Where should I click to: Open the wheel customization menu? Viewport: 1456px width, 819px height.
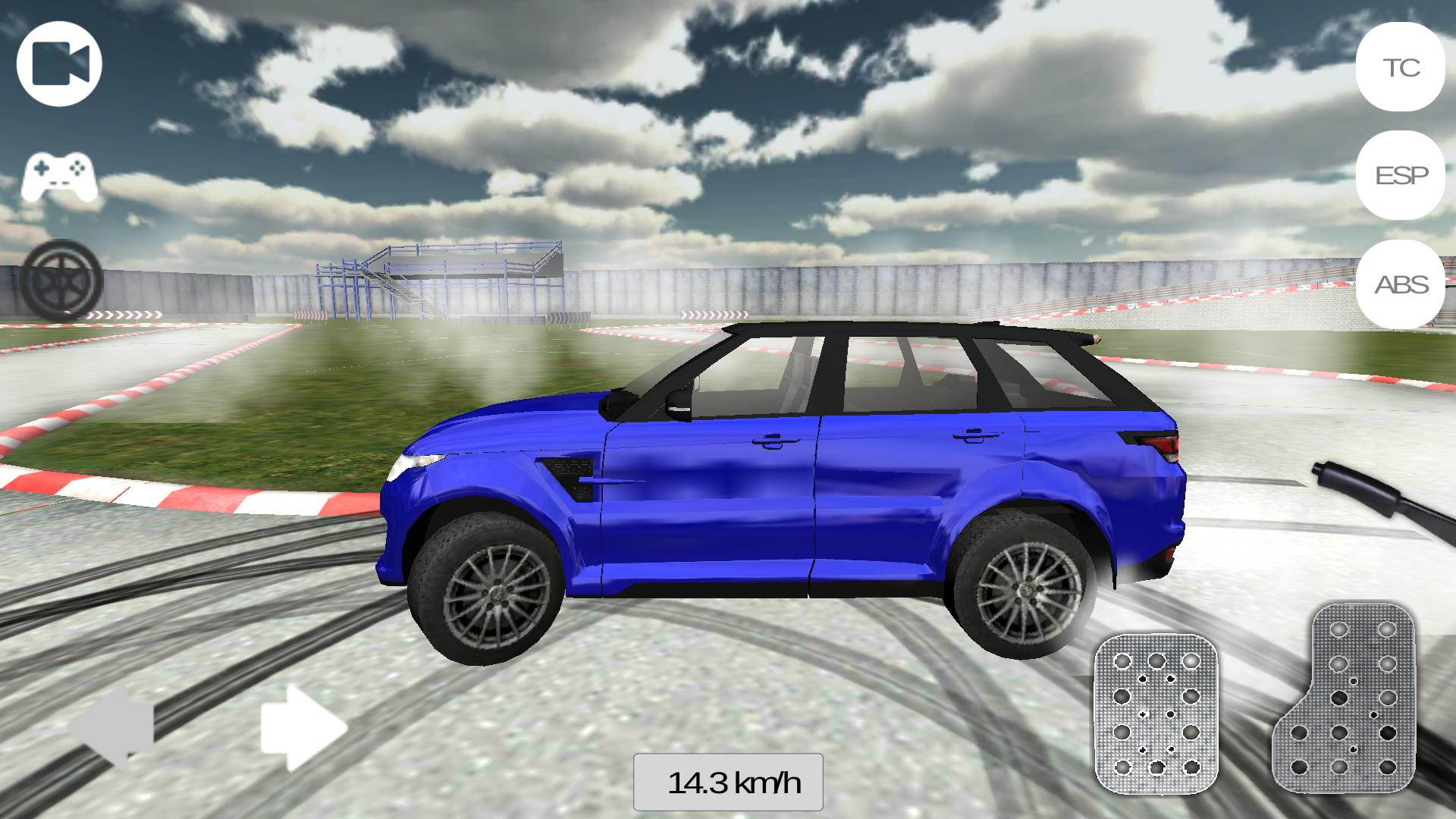(59, 281)
